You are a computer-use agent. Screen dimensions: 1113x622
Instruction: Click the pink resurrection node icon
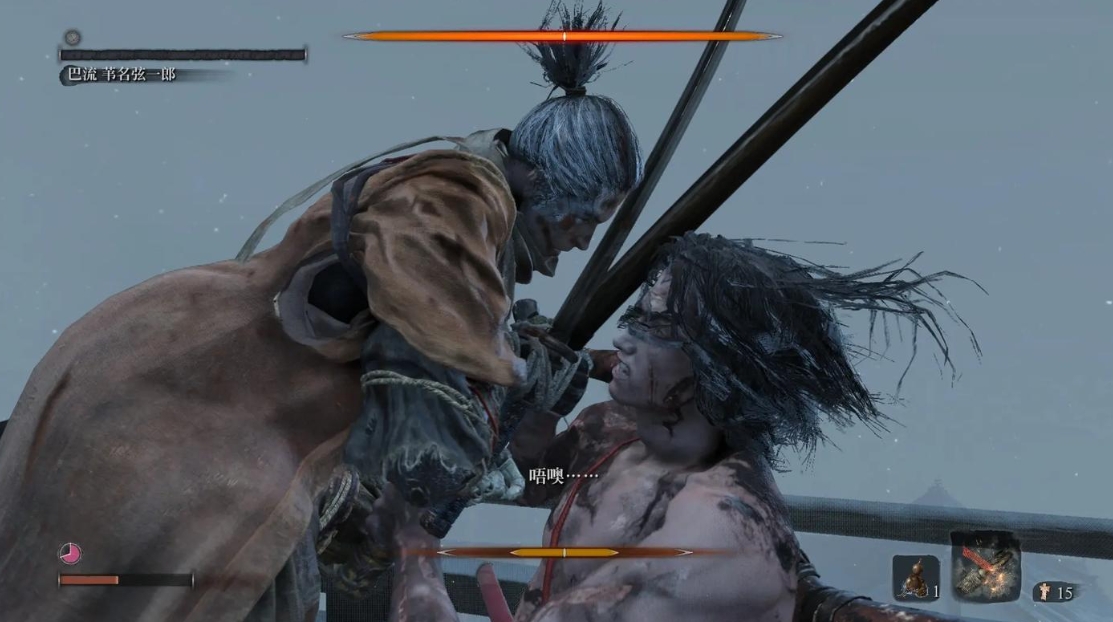[70, 553]
